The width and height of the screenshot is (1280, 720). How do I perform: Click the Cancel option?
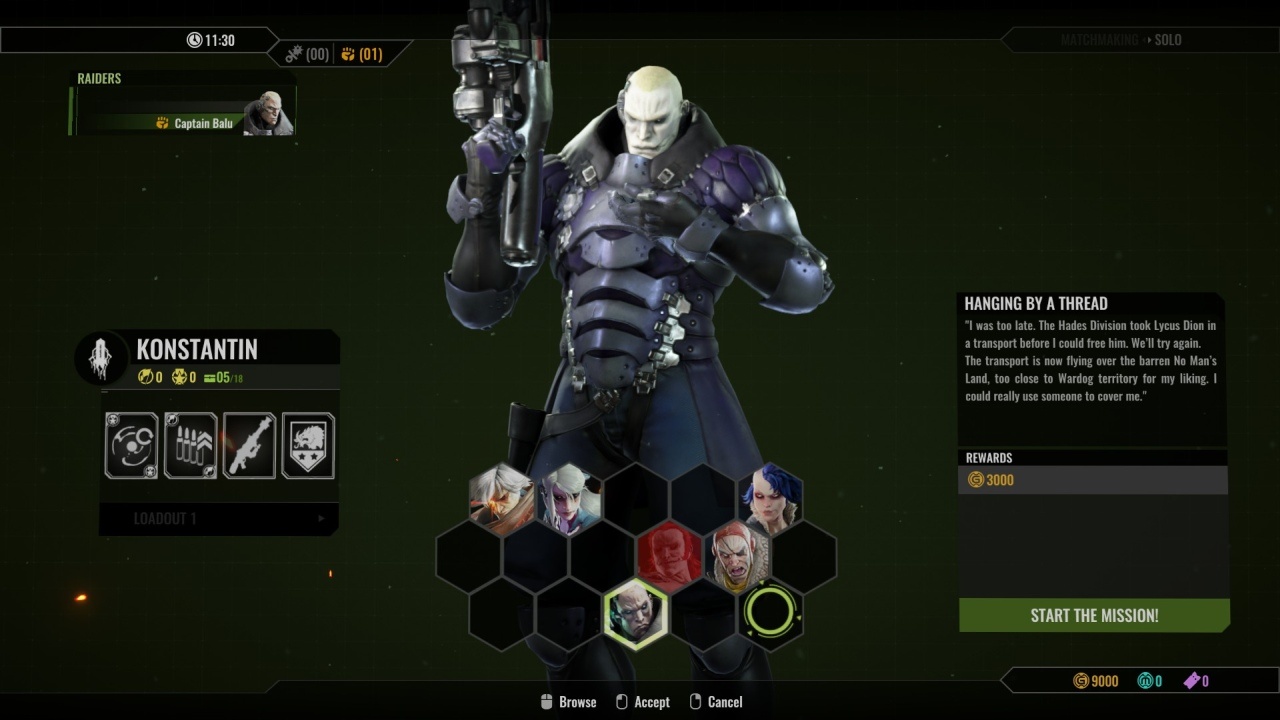(x=716, y=702)
